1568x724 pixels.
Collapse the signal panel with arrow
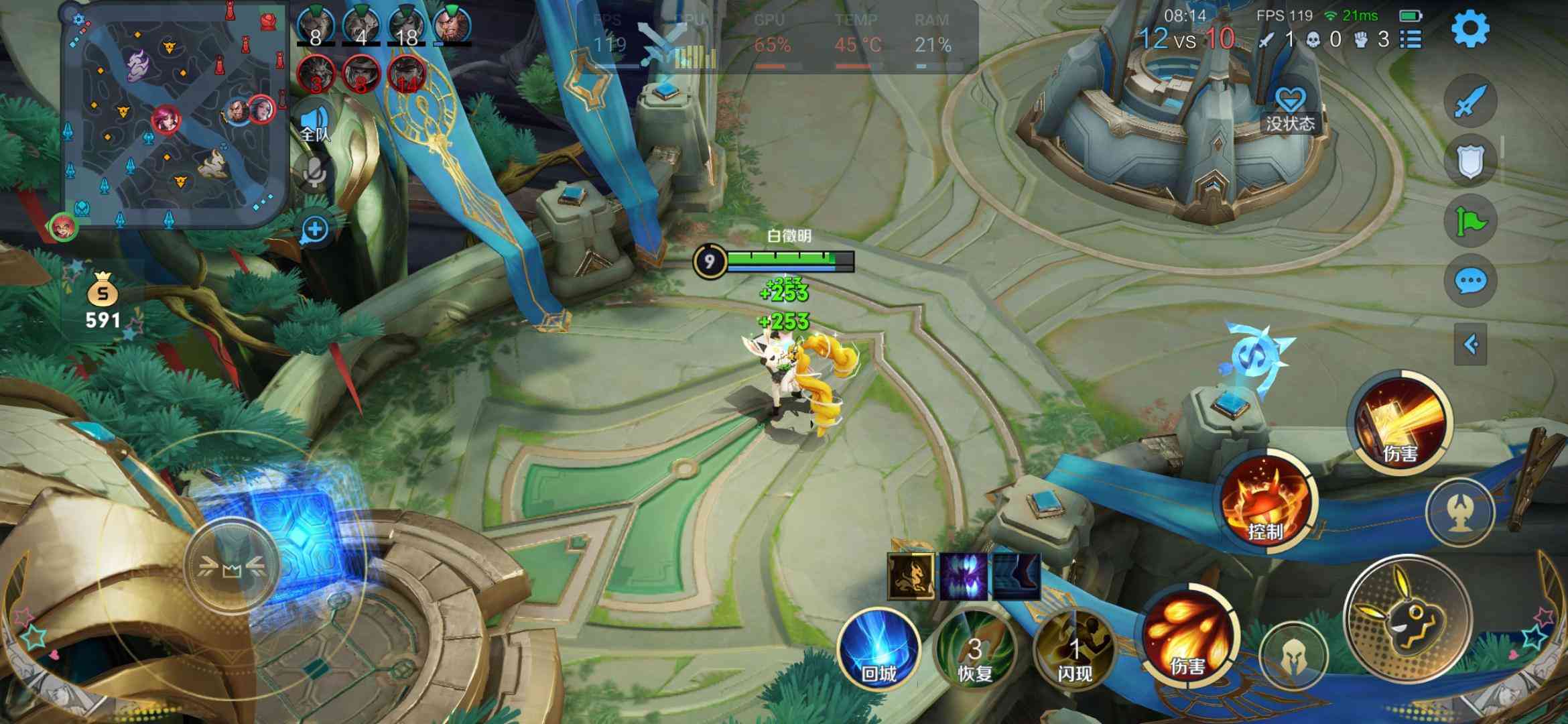point(1471,345)
